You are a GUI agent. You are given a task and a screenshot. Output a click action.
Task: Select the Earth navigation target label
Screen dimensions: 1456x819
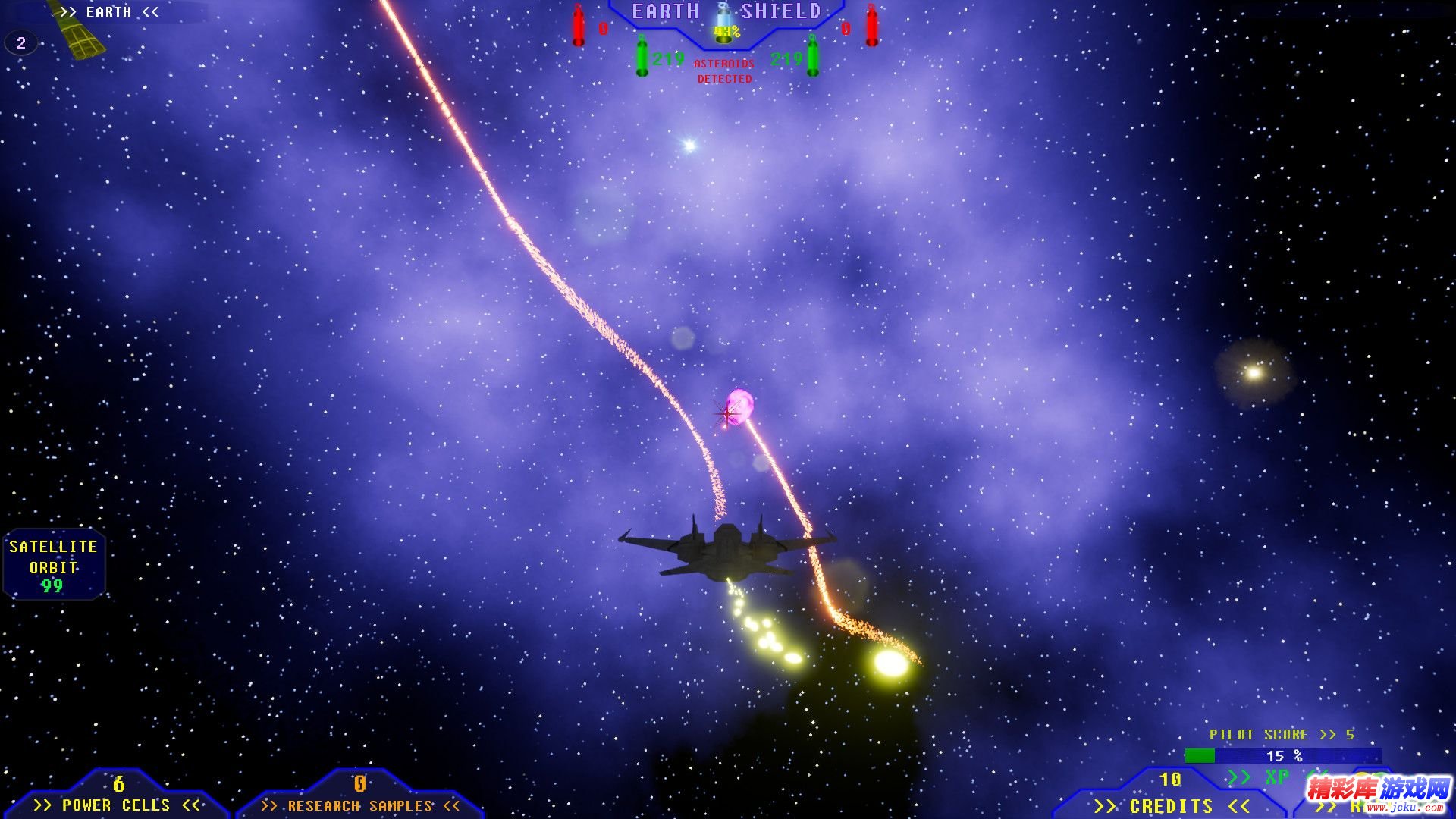(109, 12)
